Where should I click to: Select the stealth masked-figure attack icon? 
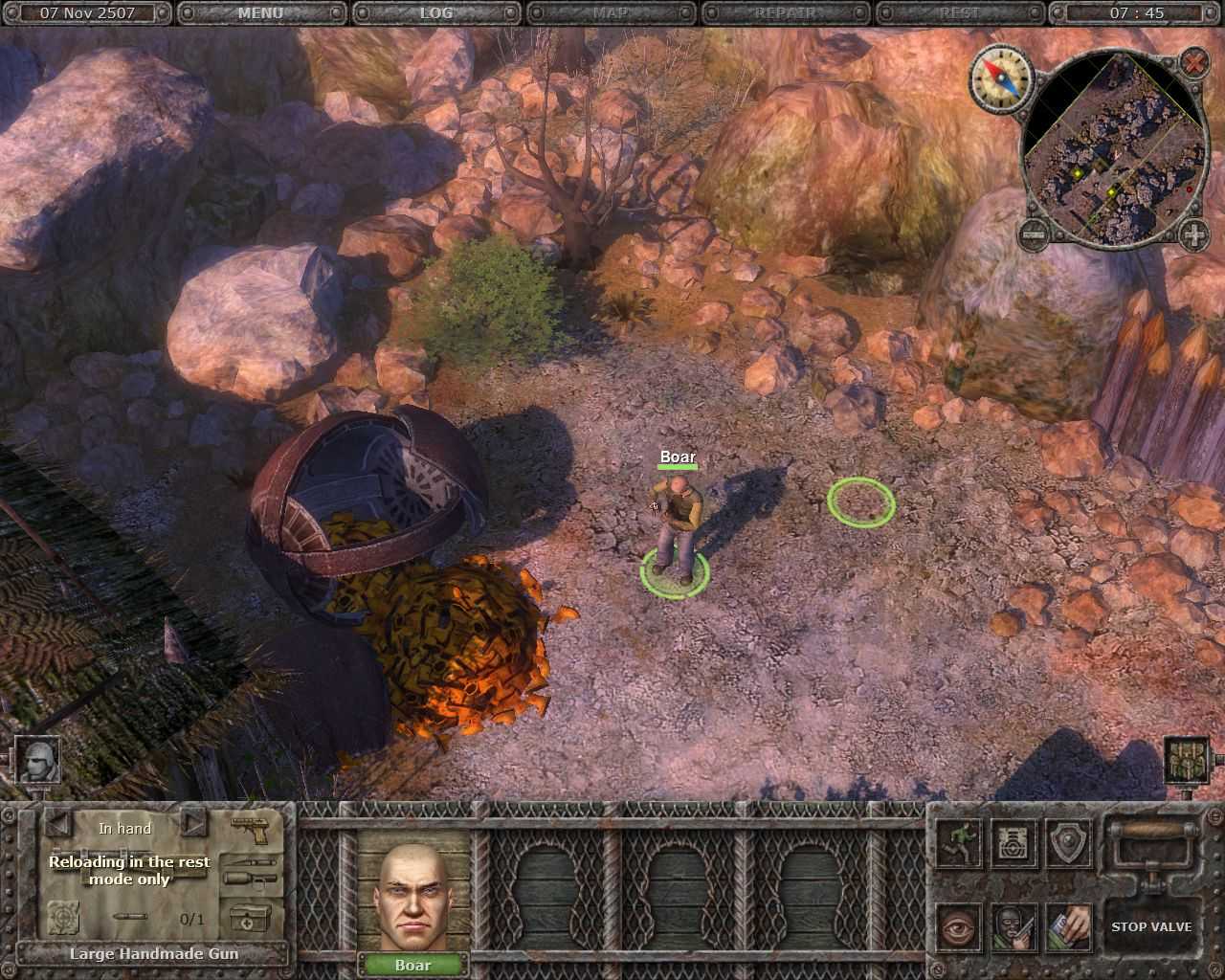pyautogui.click(x=1013, y=926)
